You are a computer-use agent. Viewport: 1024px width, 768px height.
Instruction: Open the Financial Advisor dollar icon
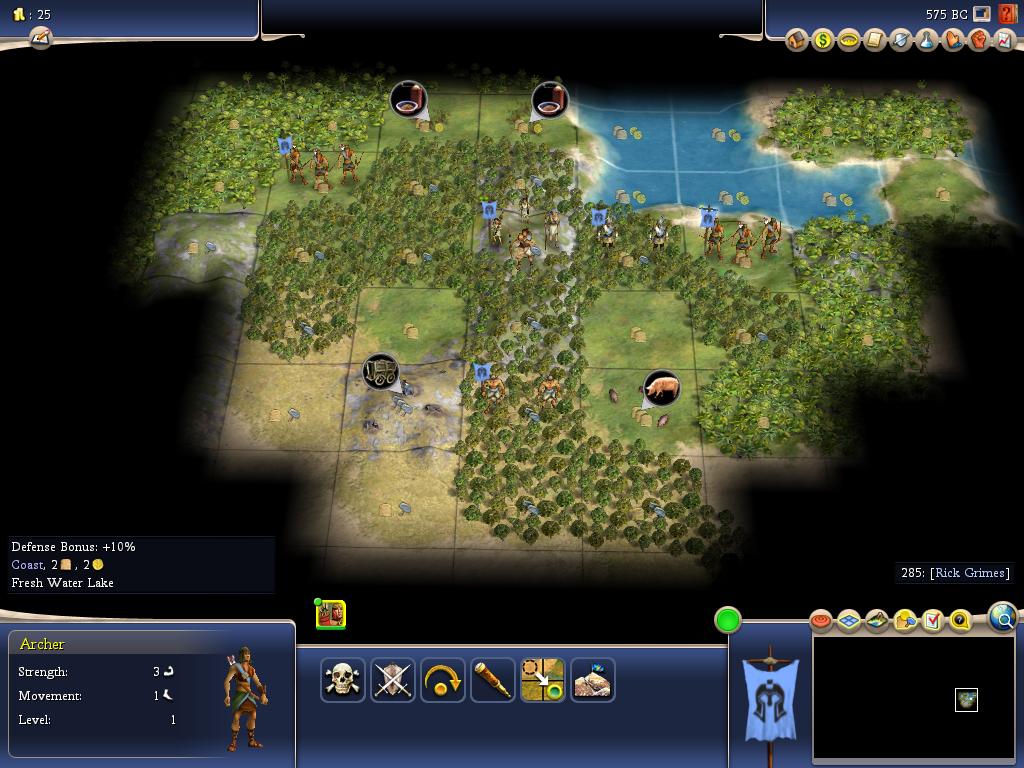pos(823,40)
